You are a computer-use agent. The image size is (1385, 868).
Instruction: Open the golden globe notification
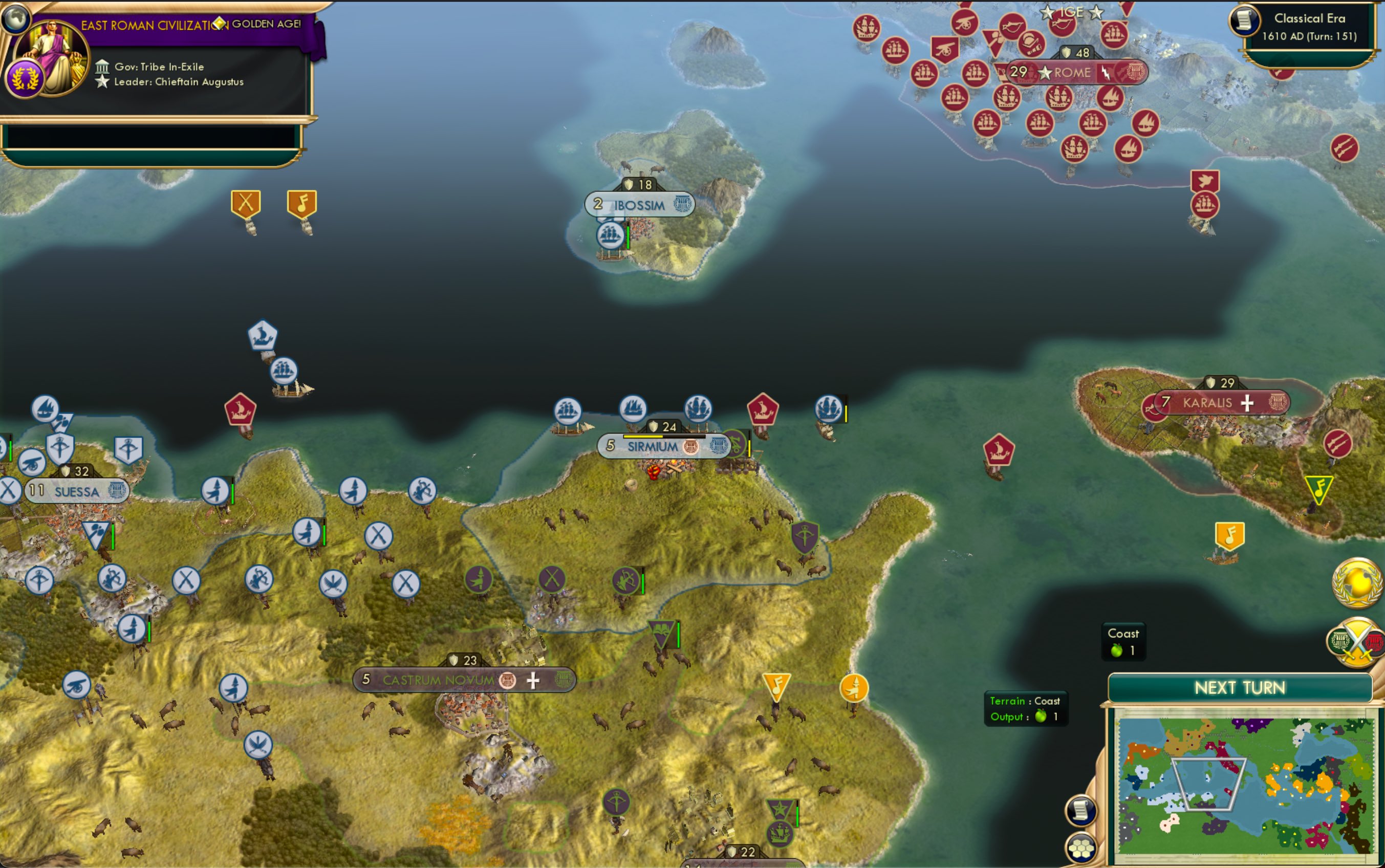click(1357, 583)
